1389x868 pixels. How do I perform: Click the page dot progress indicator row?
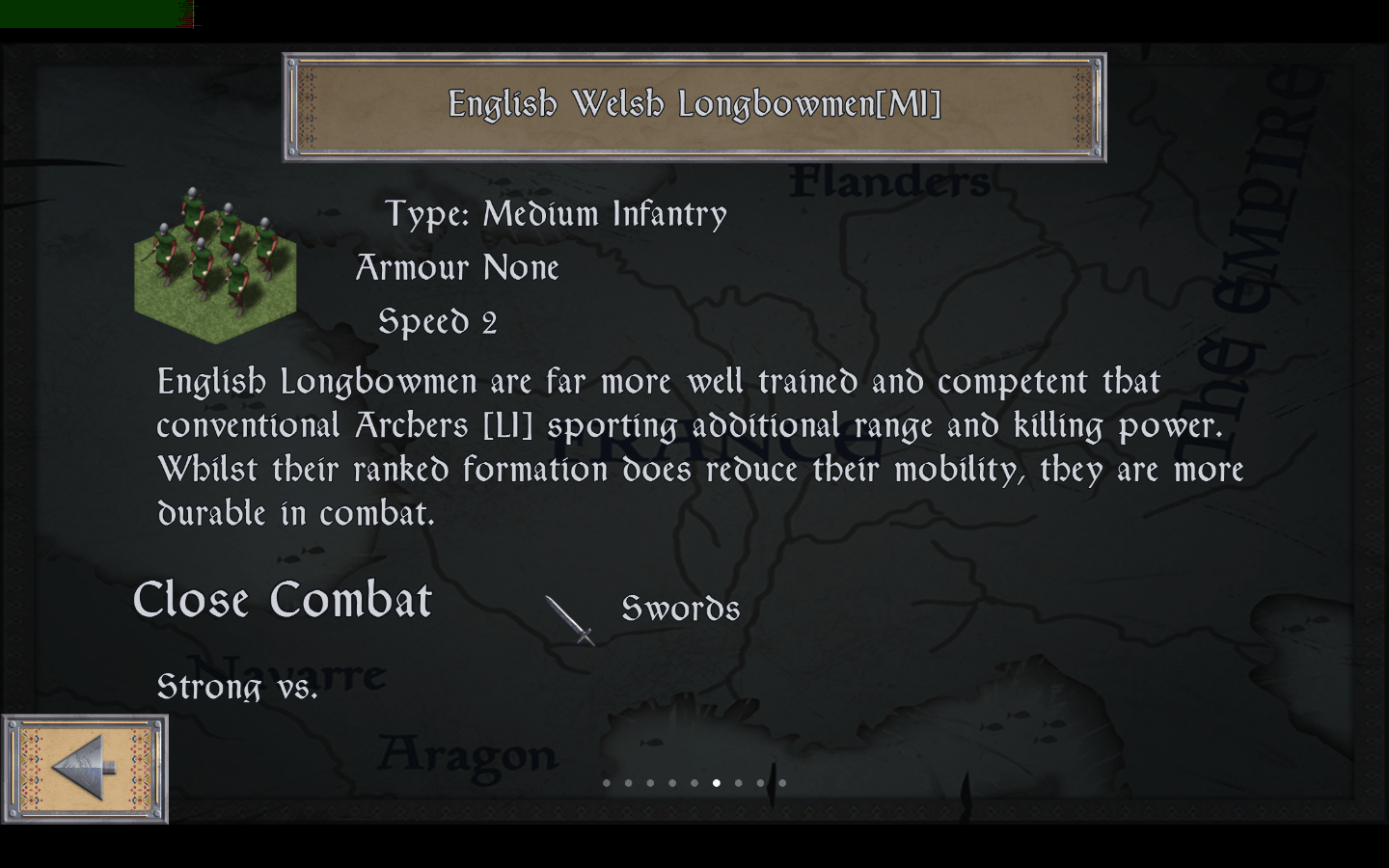(x=694, y=782)
